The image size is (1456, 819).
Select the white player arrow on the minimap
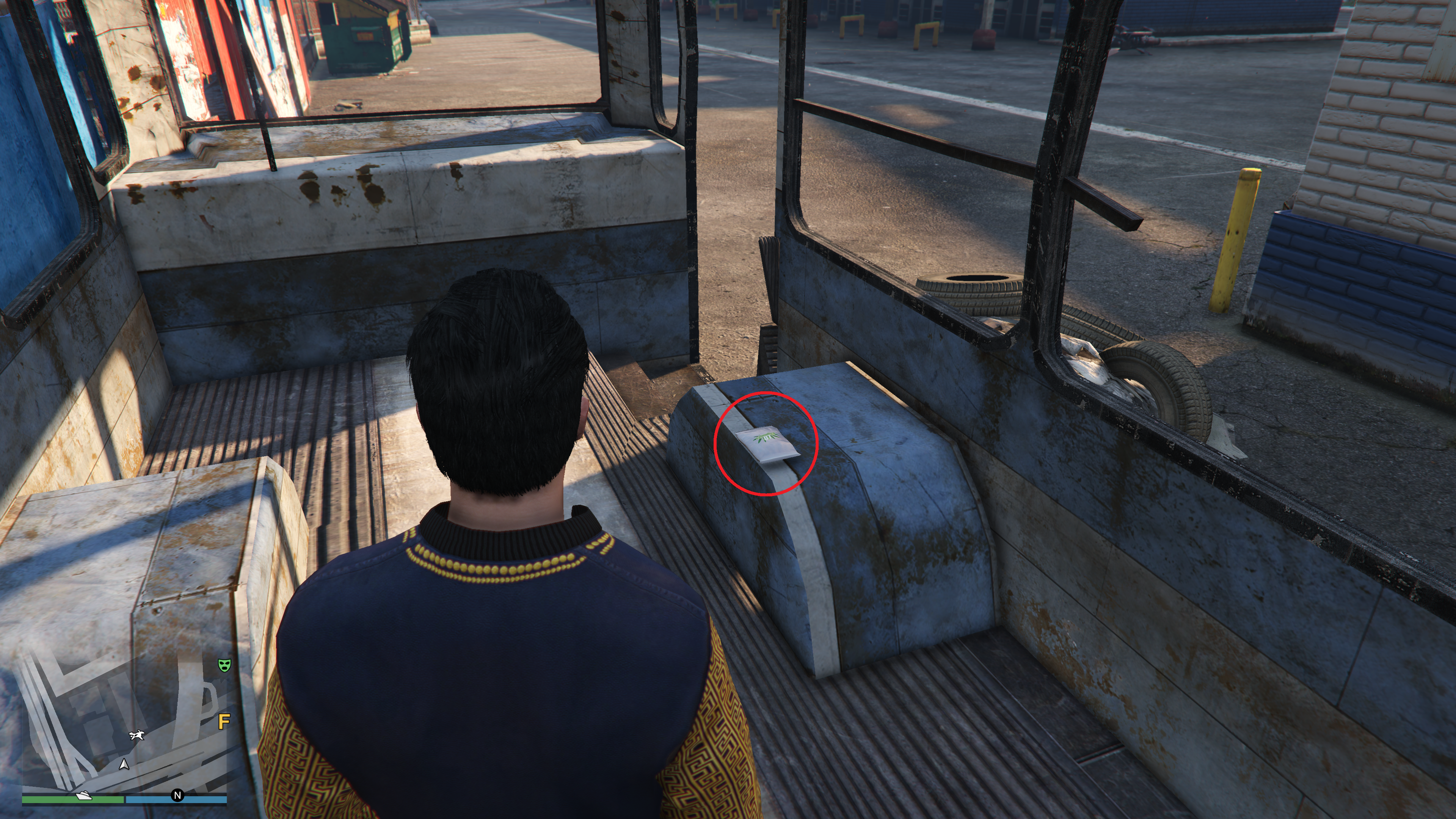pos(124,765)
